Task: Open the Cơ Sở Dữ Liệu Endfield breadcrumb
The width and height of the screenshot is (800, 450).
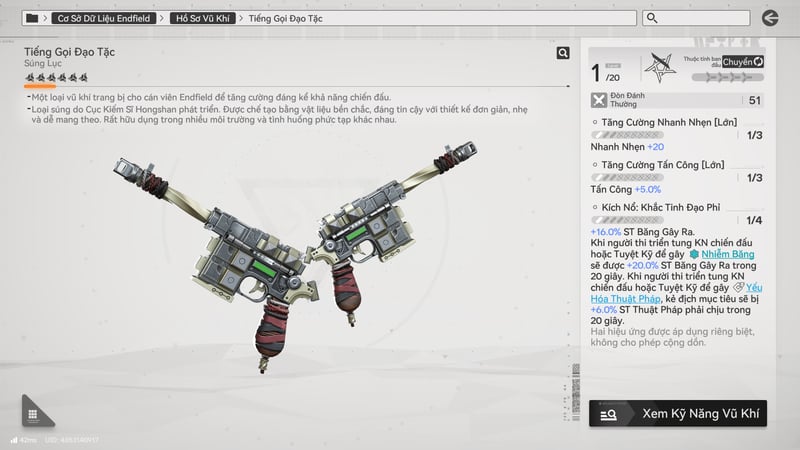Action: tap(106, 18)
